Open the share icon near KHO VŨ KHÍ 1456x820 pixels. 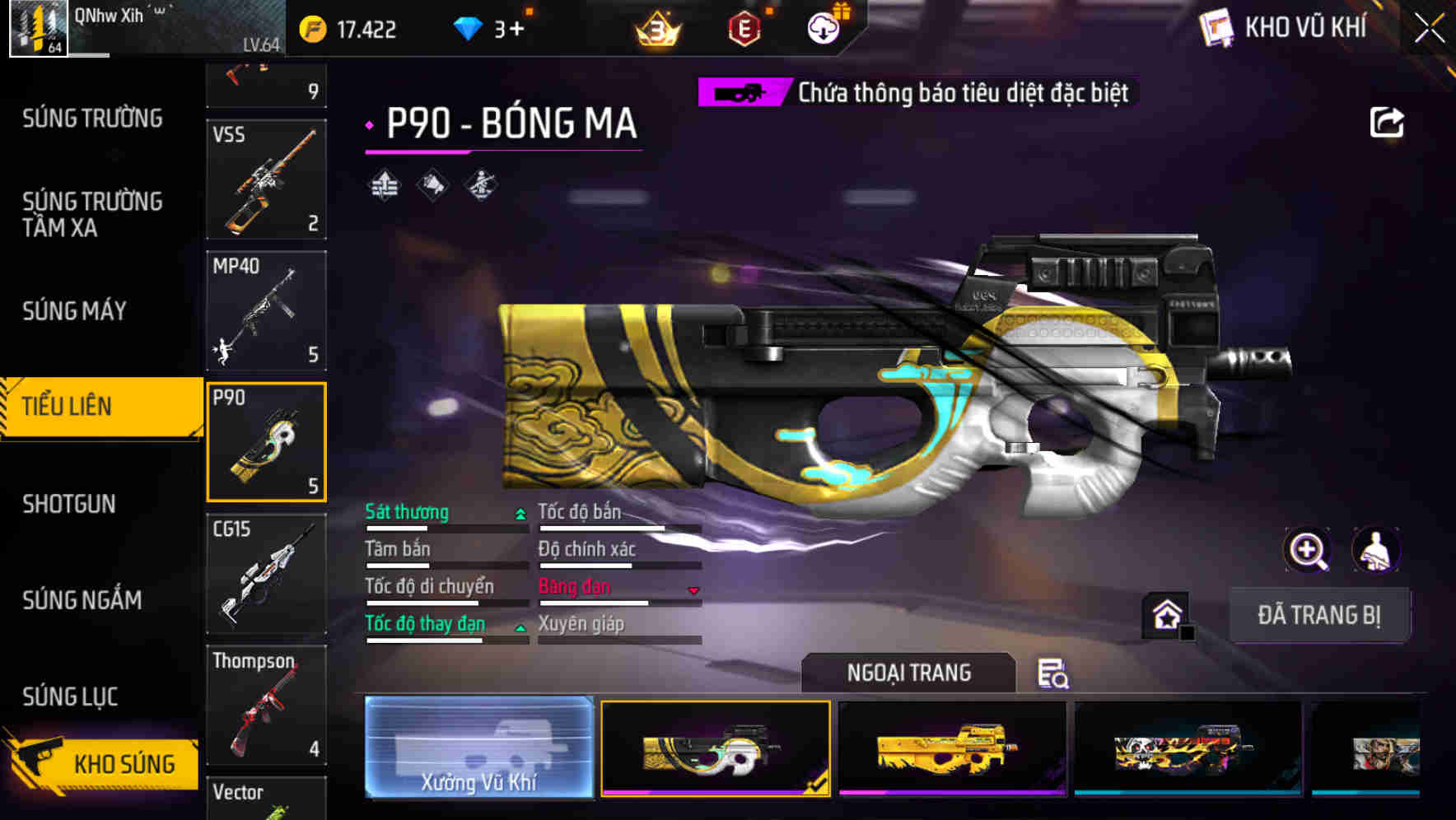click(1388, 121)
